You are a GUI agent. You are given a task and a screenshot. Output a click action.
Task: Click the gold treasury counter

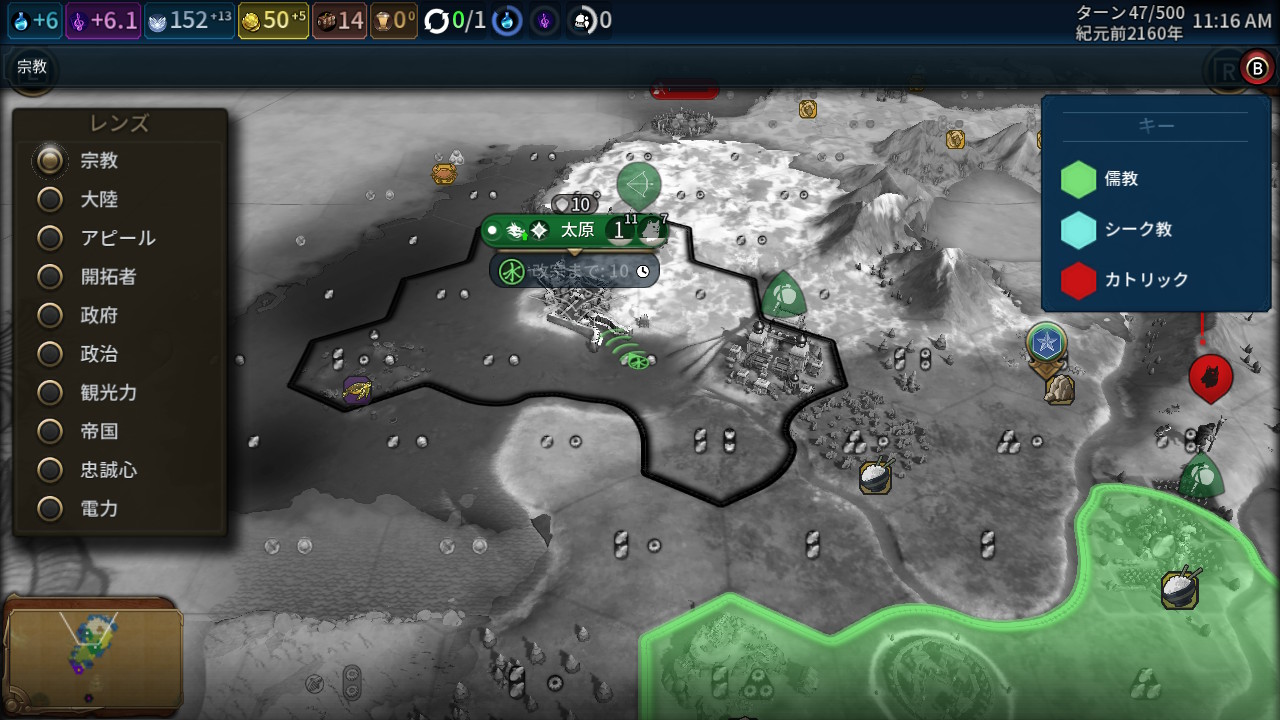tap(274, 21)
